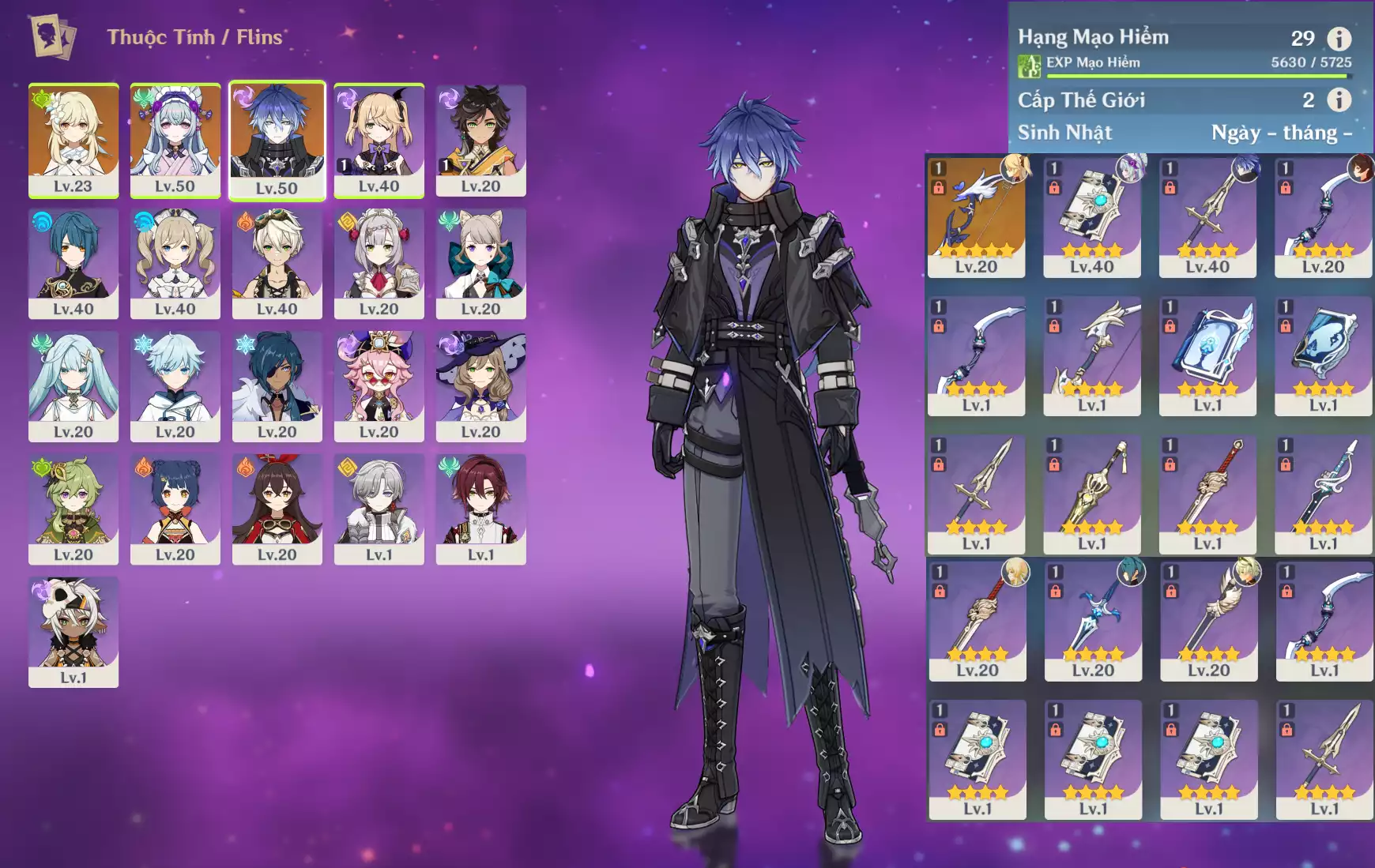Image resolution: width=1375 pixels, height=868 pixels.
Task: Select the five-star bow equipped by Fischl
Action: coord(976,216)
